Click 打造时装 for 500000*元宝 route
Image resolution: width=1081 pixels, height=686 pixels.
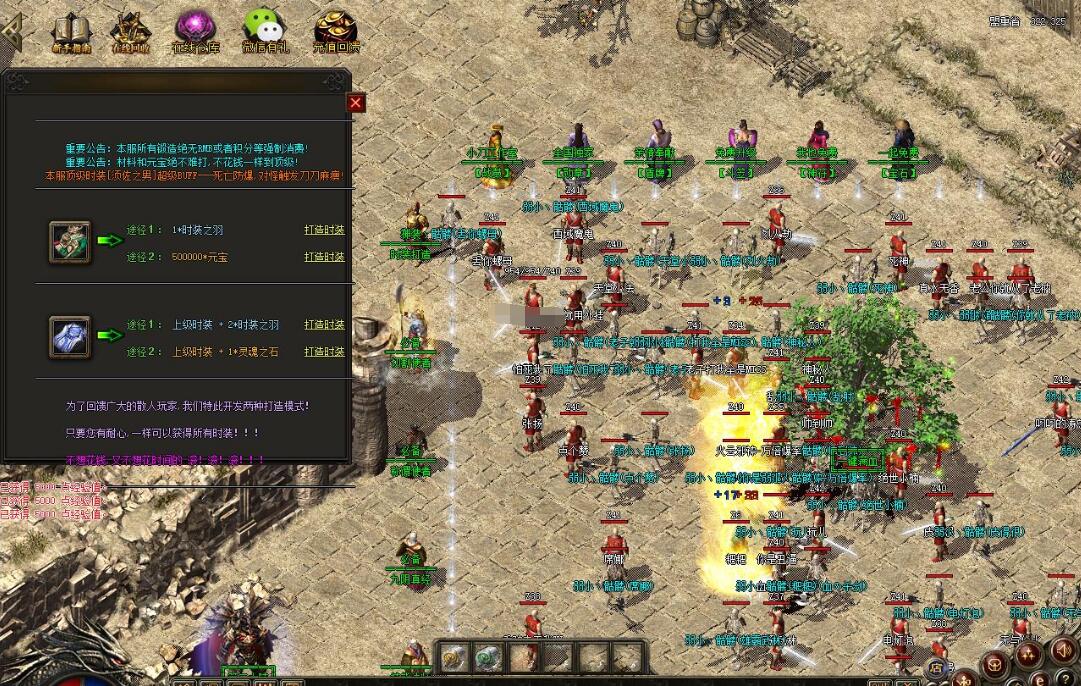tap(324, 257)
